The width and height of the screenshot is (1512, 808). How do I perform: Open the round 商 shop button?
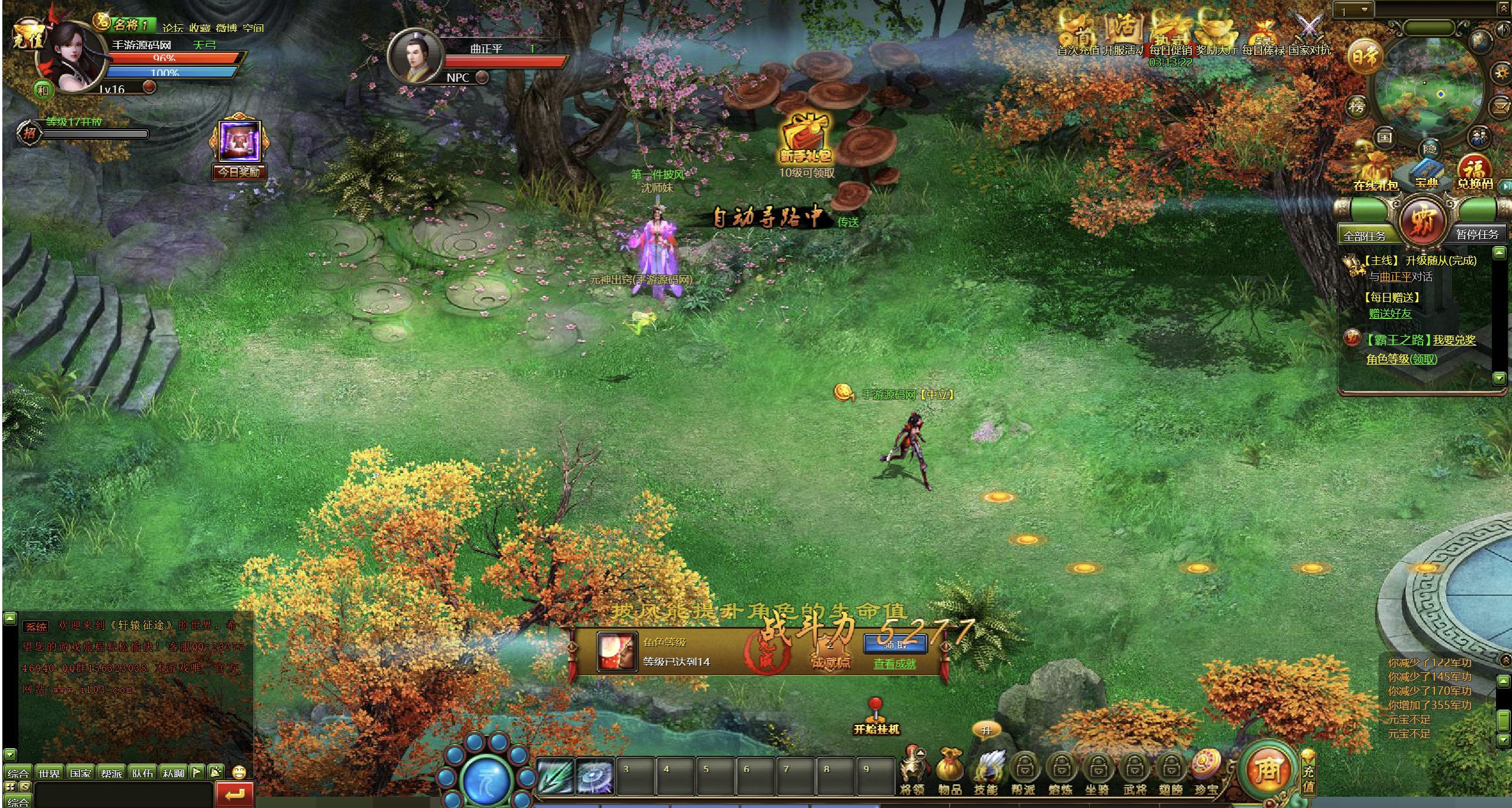click(1267, 769)
